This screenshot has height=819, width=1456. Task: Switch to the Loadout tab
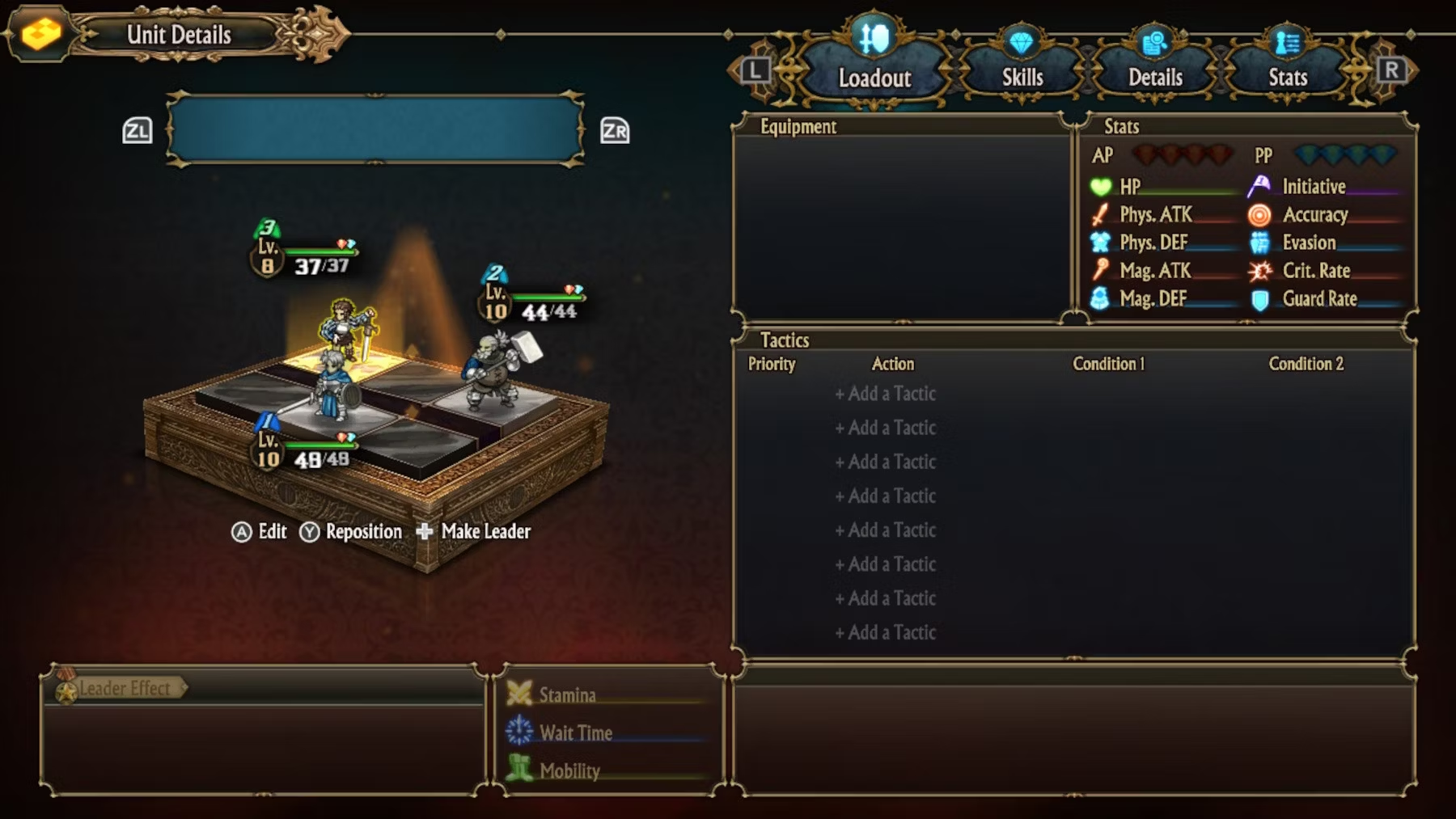pyautogui.click(x=874, y=66)
